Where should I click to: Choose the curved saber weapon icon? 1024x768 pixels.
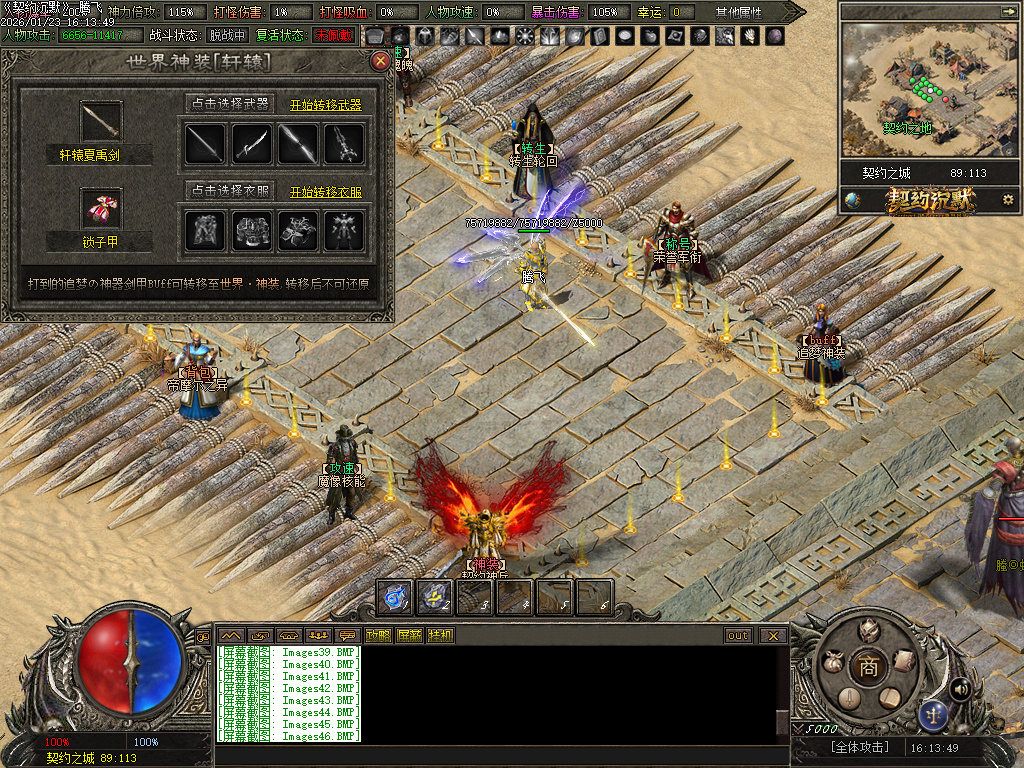pos(252,144)
